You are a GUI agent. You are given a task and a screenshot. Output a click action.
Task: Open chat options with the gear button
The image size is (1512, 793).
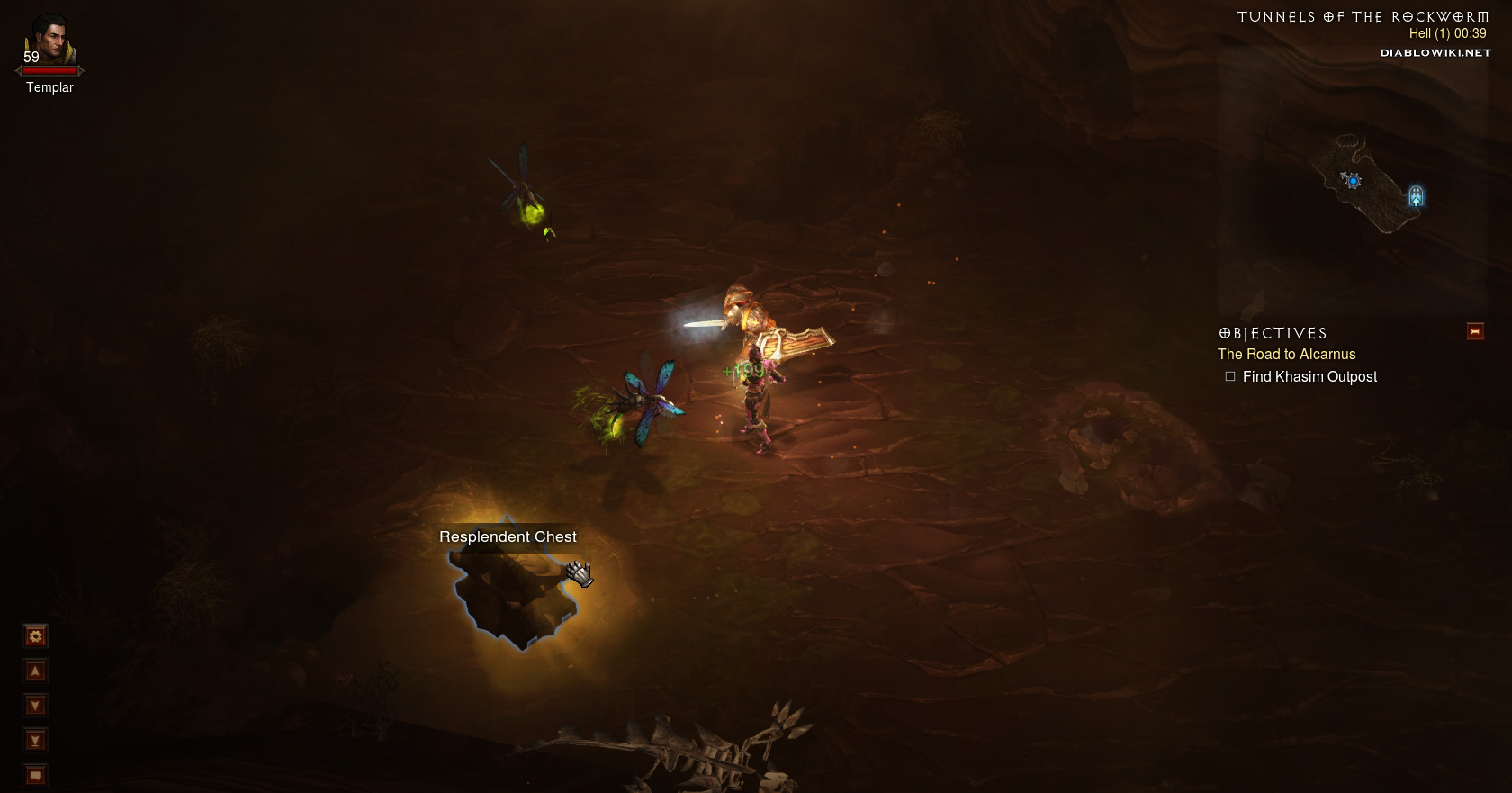pos(35,637)
